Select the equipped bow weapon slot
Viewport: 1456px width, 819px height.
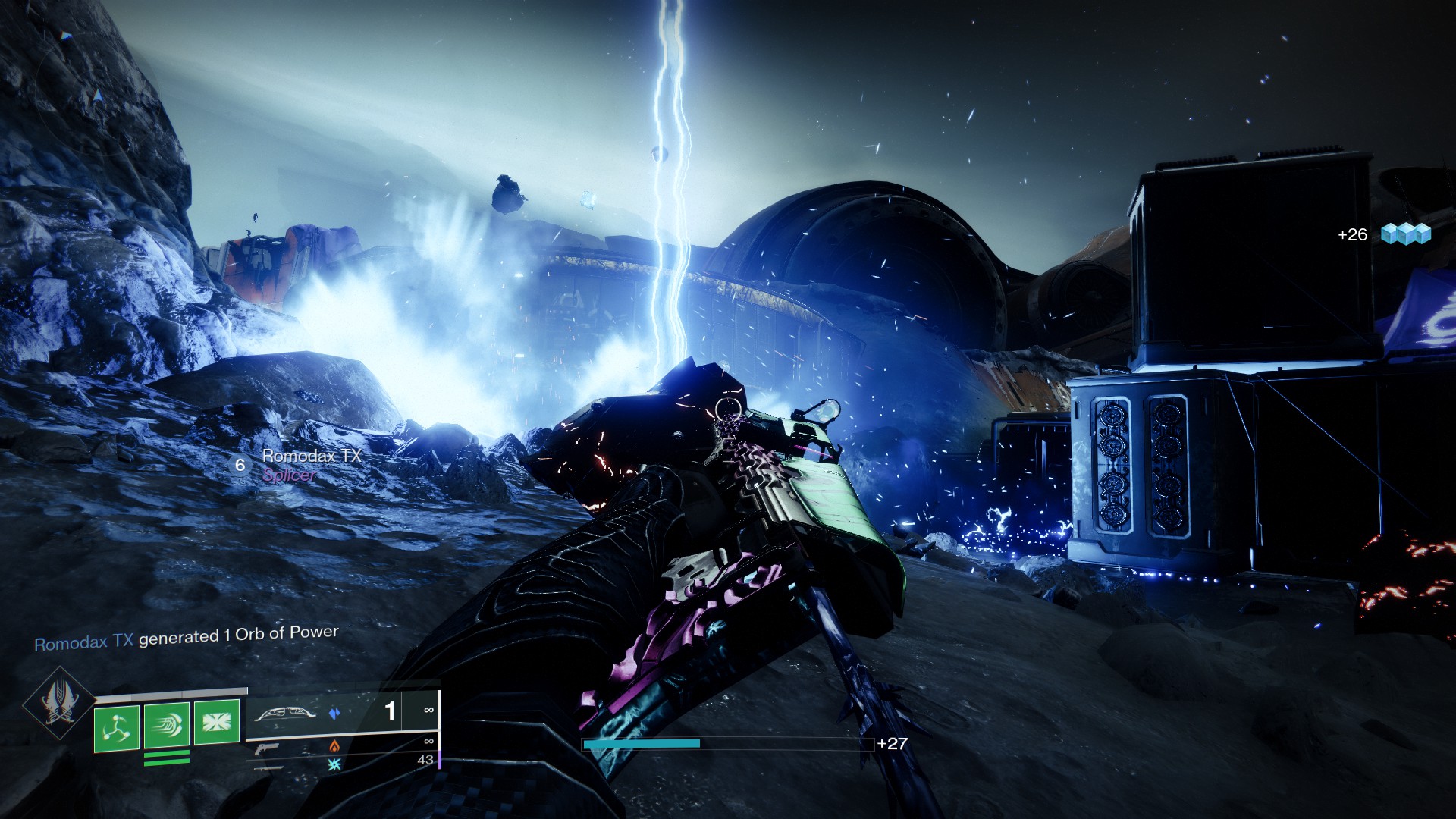(x=284, y=714)
